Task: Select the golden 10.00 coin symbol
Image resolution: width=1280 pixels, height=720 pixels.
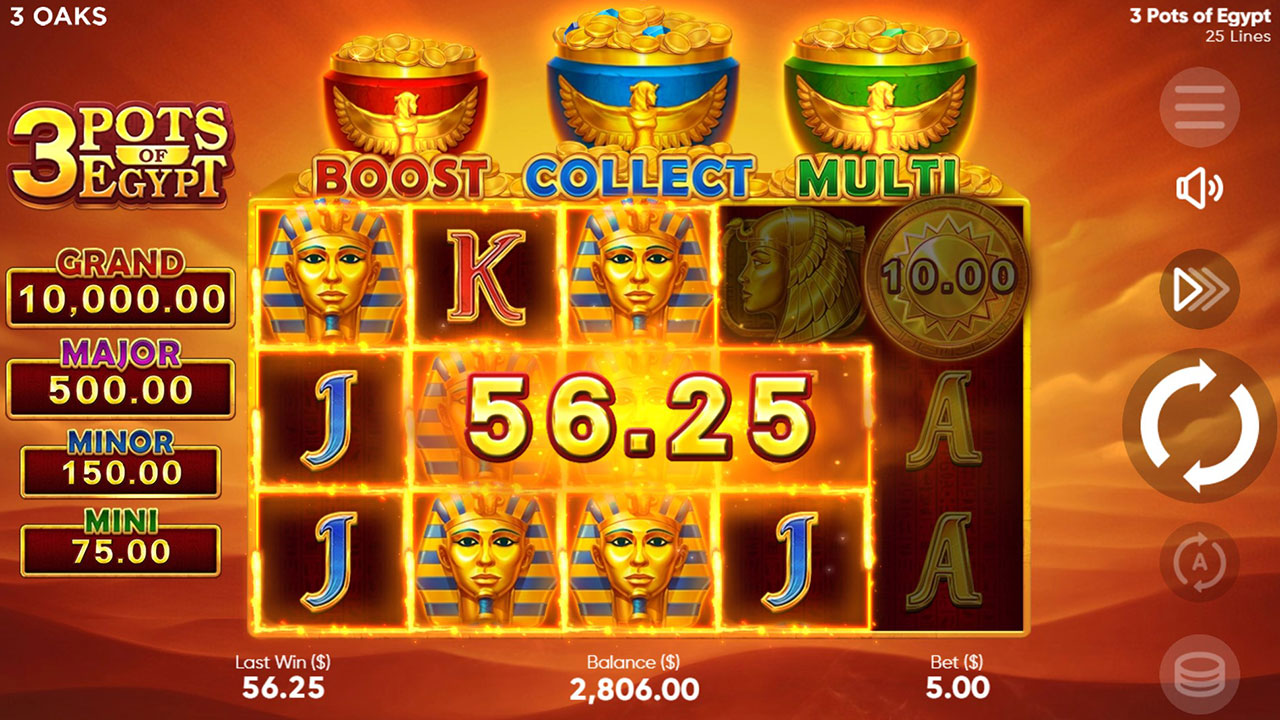Action: [x=948, y=278]
